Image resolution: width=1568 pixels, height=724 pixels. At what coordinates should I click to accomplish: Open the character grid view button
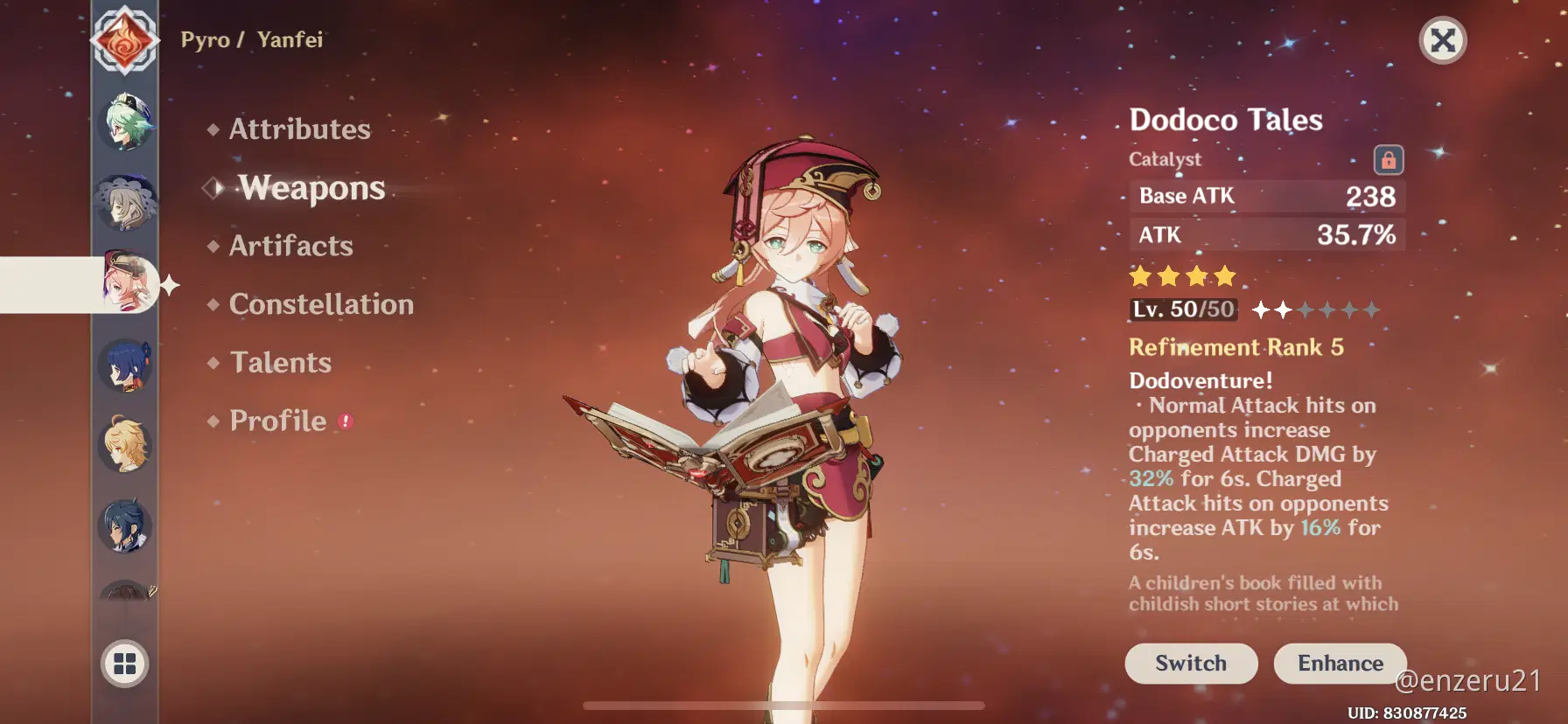125,664
